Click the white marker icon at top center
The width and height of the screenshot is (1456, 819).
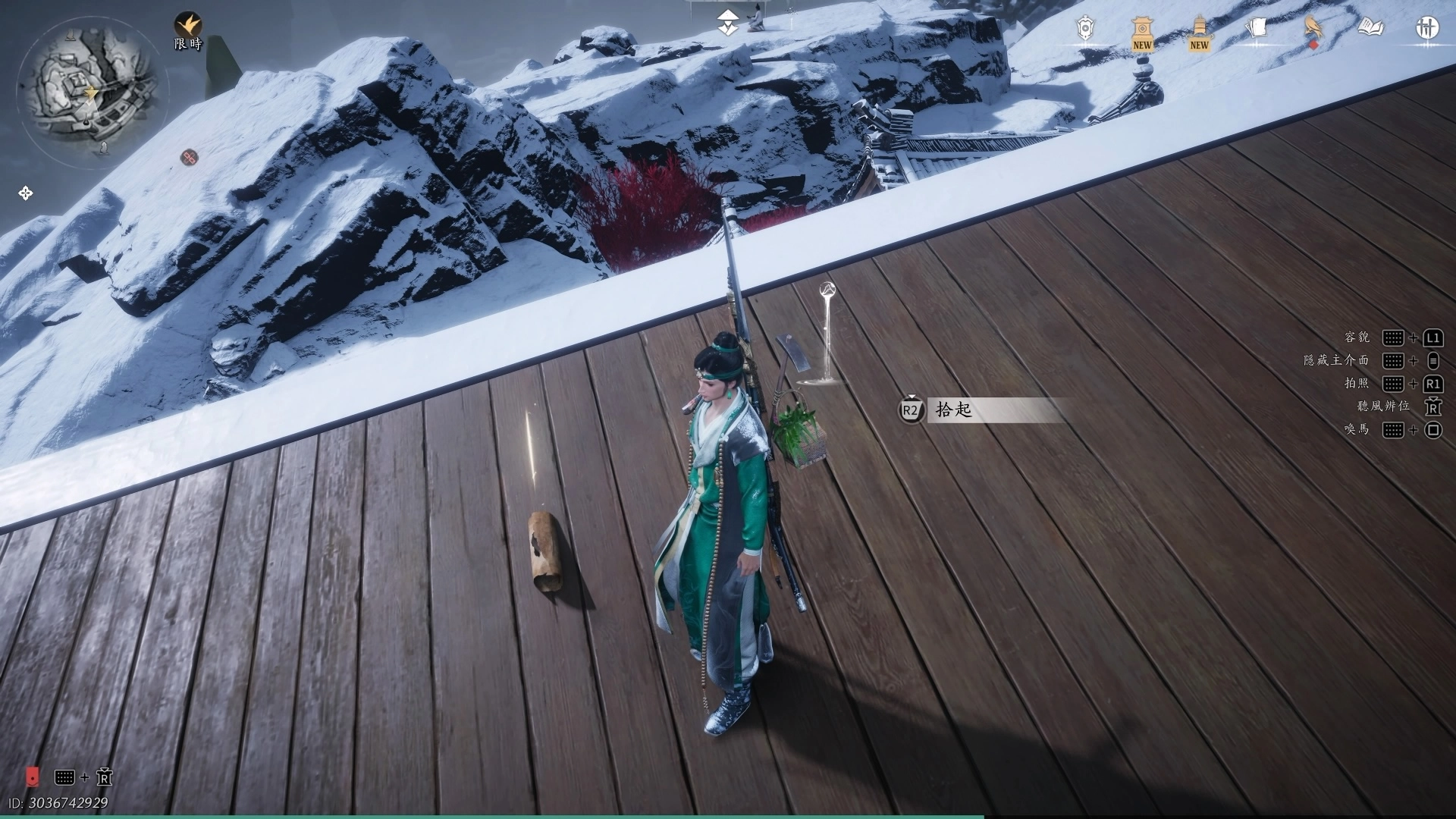click(x=728, y=21)
